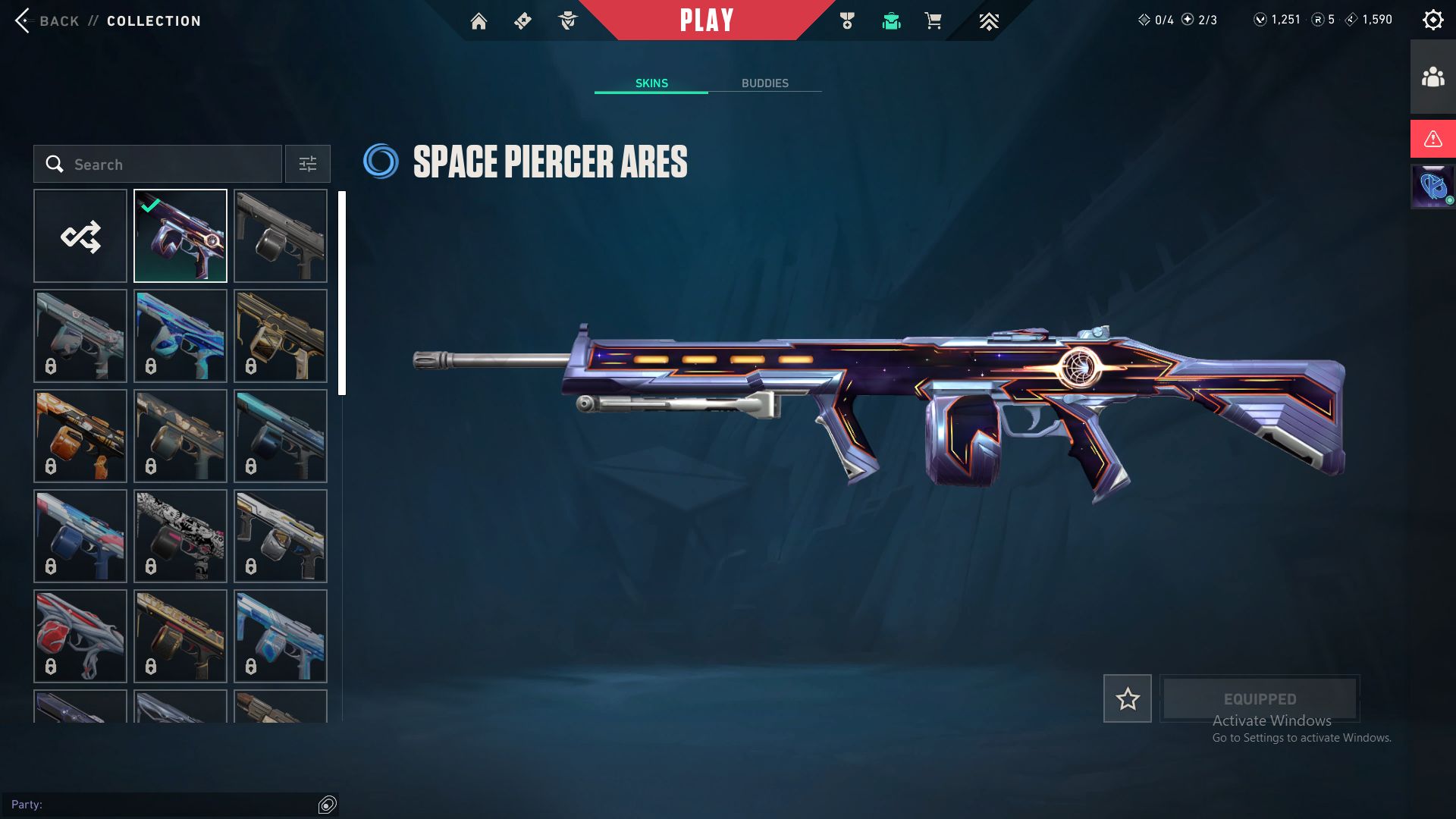Switch to the Buddies tab
Viewport: 1456px width, 819px height.
point(764,83)
